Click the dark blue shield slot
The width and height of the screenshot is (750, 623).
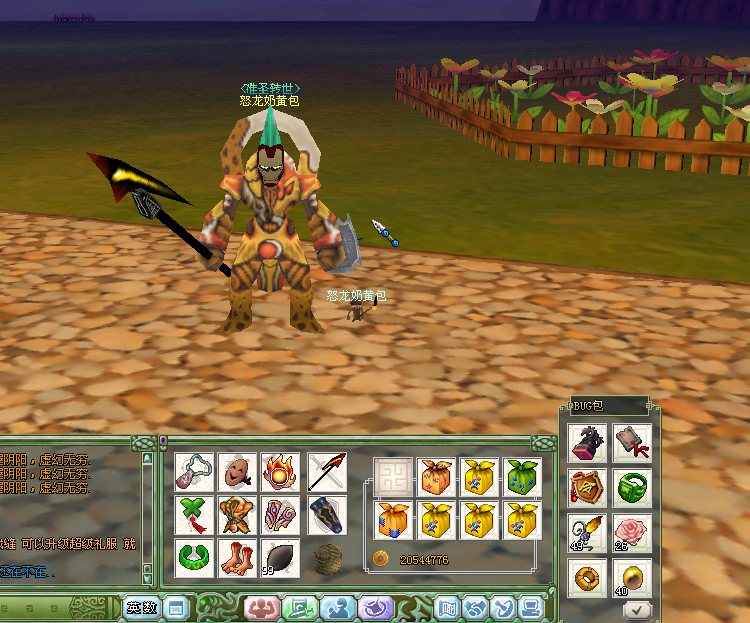click(327, 514)
